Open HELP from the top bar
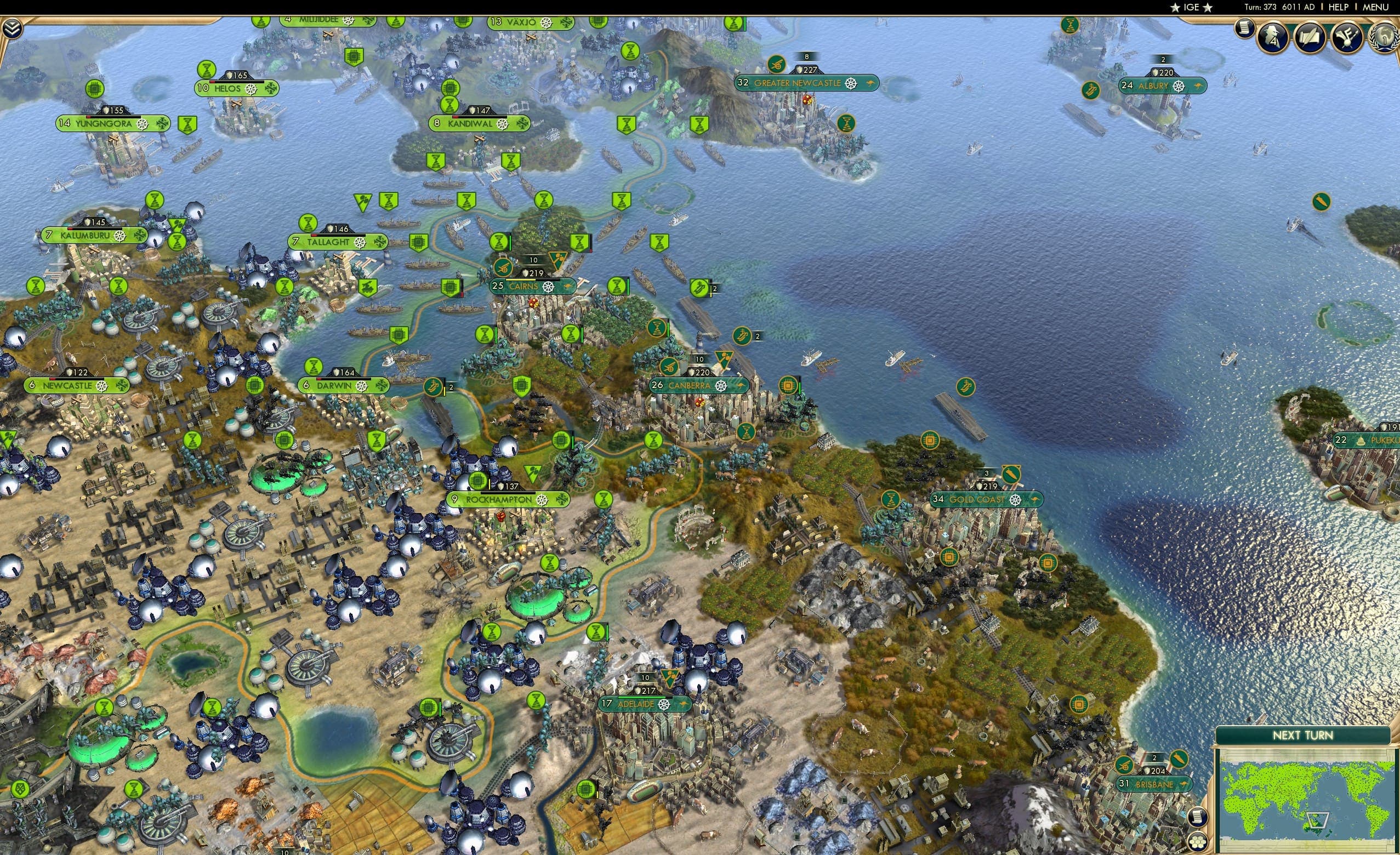This screenshot has width=1400, height=855. [x=1339, y=7]
